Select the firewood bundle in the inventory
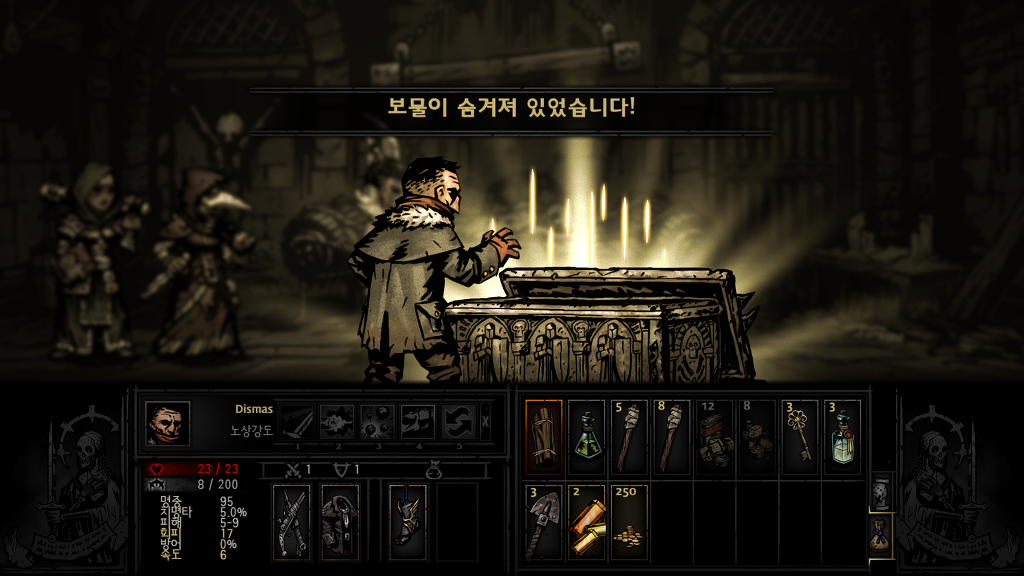This screenshot has height=576, width=1024. click(544, 437)
